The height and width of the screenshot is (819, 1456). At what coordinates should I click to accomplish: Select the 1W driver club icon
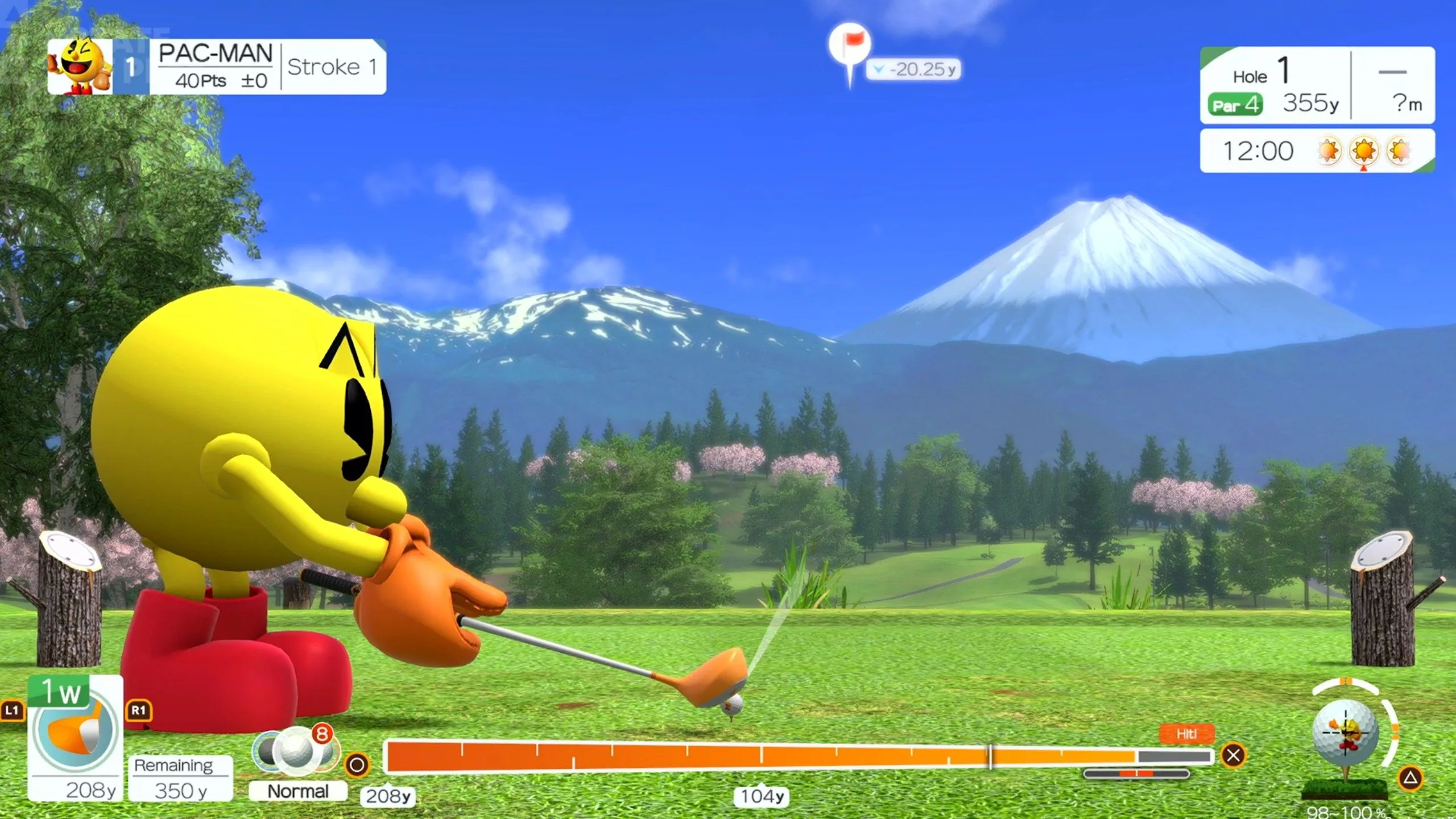pyautogui.click(x=75, y=729)
